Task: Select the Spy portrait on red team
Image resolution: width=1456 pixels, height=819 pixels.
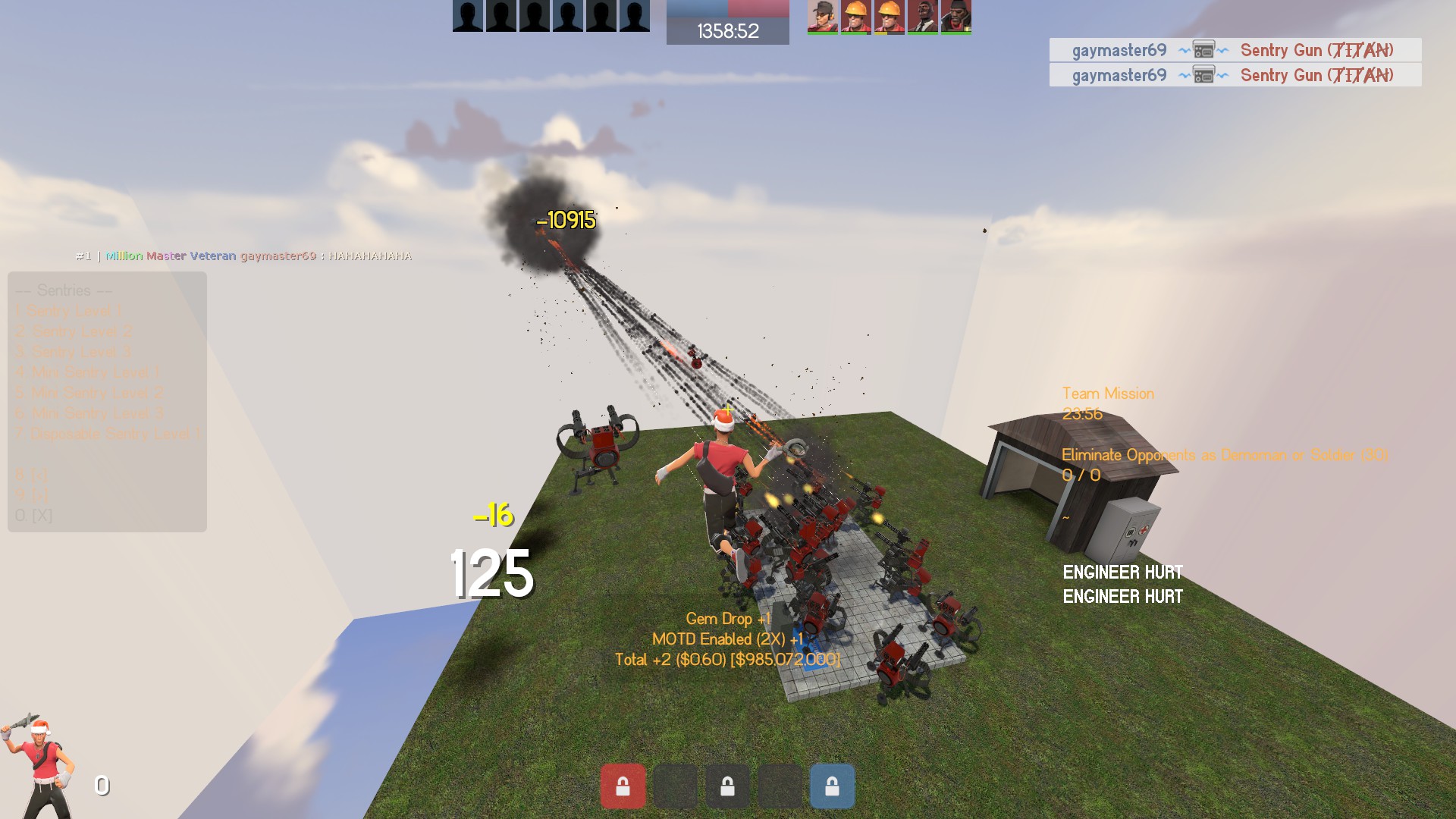Action: (x=923, y=17)
